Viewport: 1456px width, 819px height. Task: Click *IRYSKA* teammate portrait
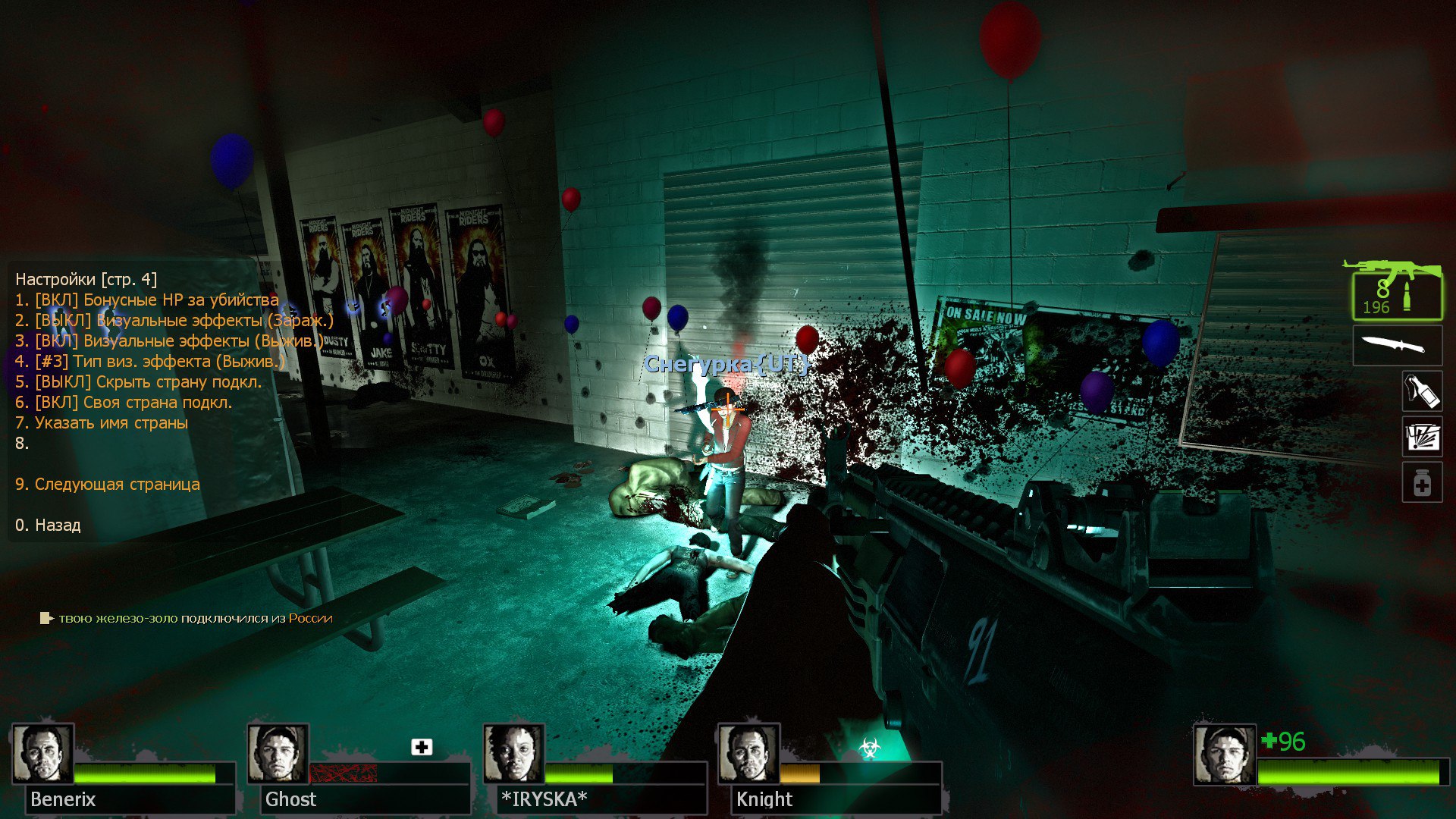pyautogui.click(x=513, y=754)
